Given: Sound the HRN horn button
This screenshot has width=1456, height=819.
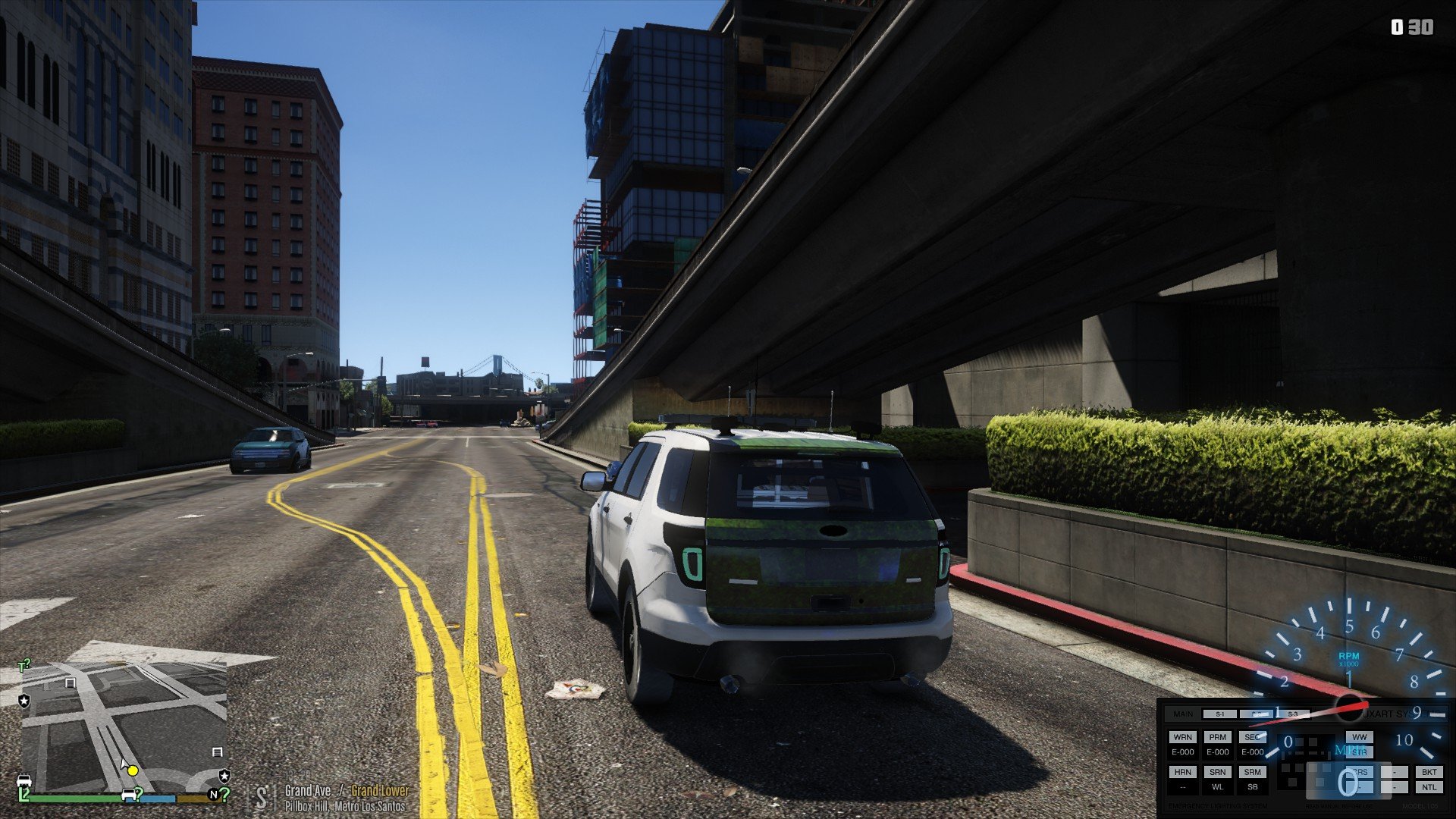Looking at the screenshot, I should tap(1182, 772).
